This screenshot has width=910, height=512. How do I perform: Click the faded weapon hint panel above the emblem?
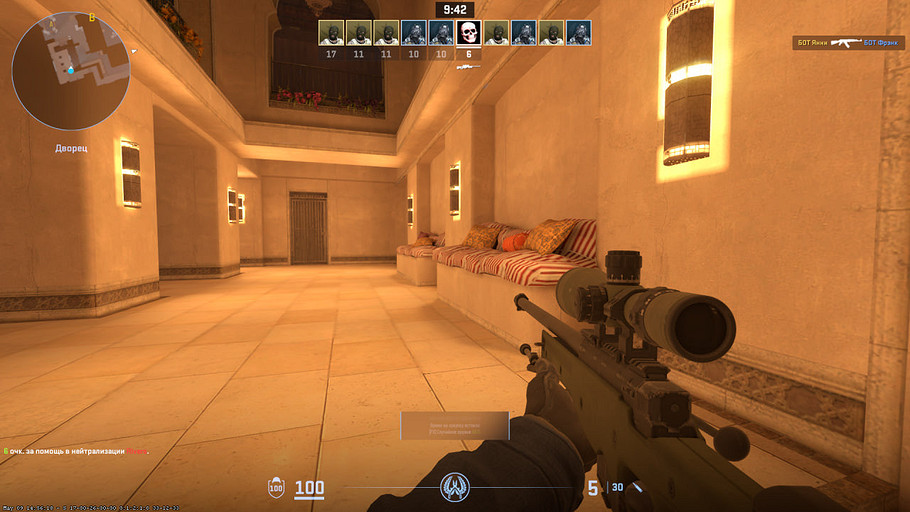pyautogui.click(x=454, y=425)
